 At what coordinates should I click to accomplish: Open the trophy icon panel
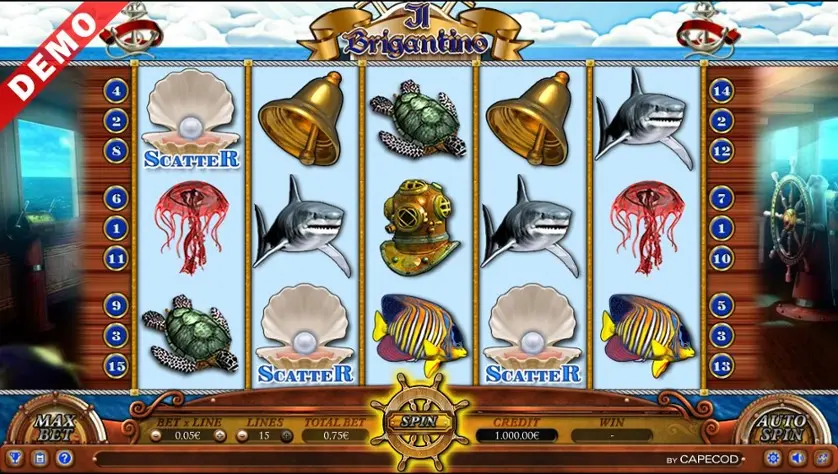14,458
